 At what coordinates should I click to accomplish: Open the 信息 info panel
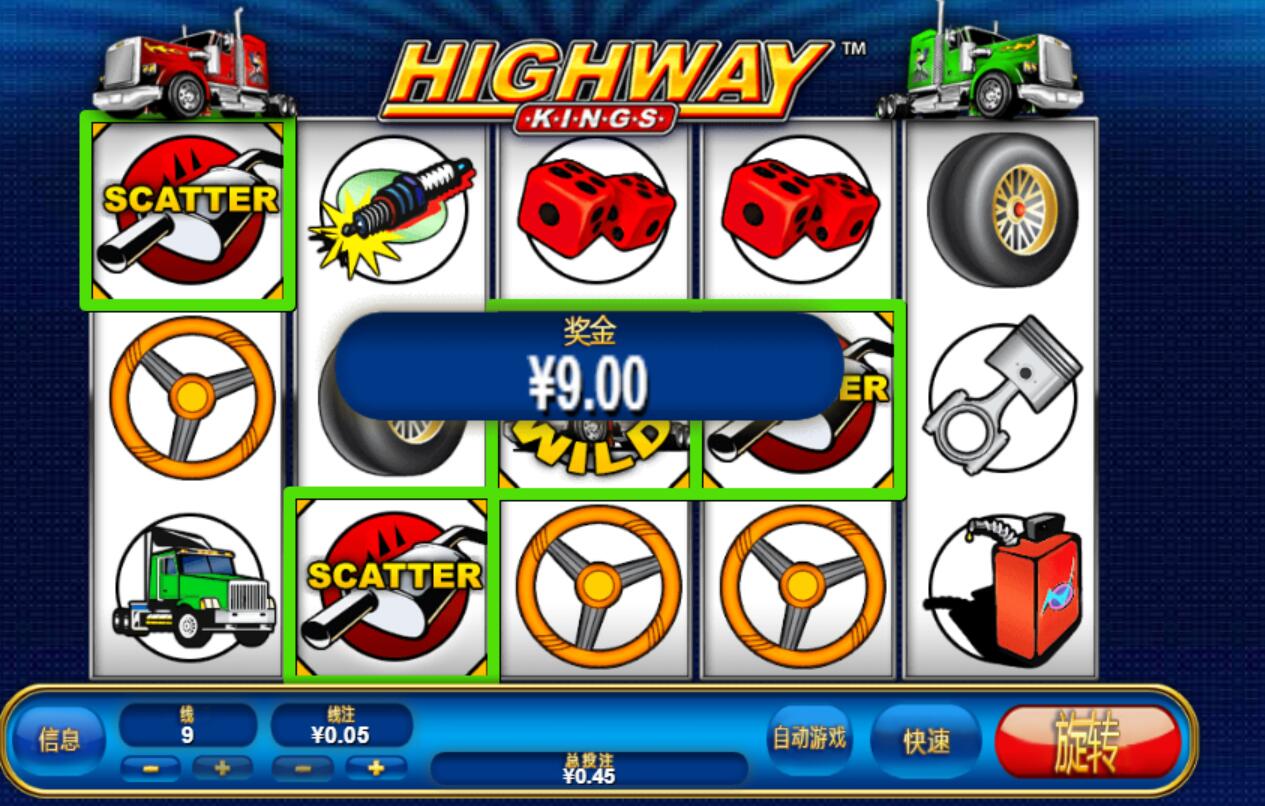[x=59, y=741]
